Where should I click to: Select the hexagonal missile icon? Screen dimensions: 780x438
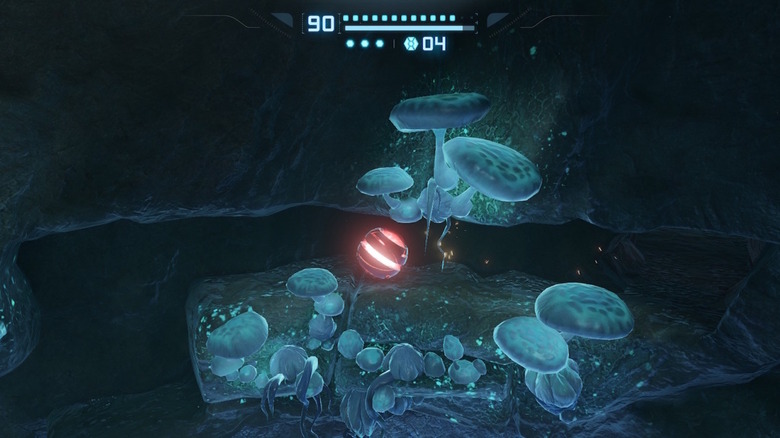pyautogui.click(x=410, y=44)
